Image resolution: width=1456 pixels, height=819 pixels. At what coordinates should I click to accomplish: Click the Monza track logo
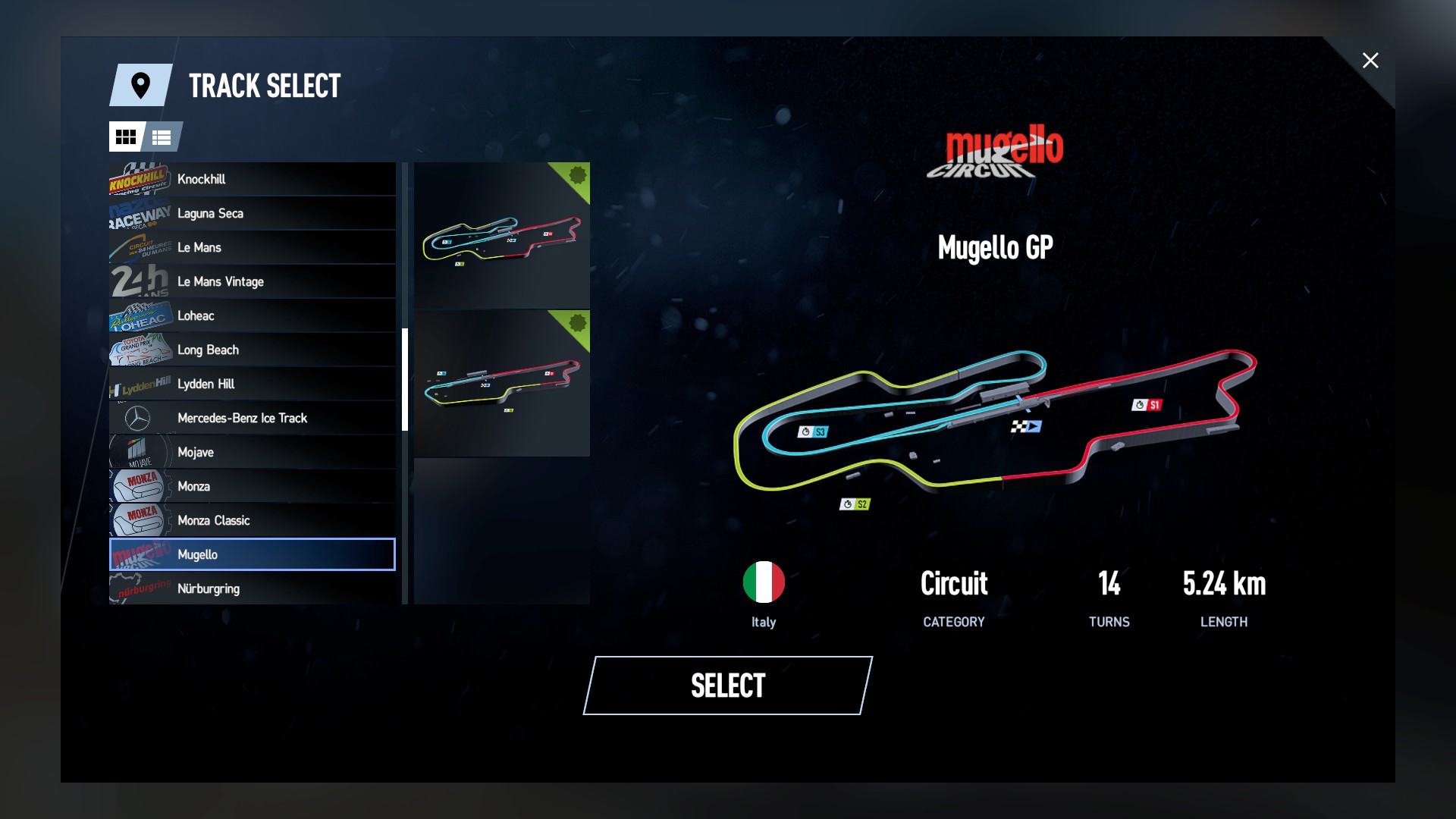(138, 486)
